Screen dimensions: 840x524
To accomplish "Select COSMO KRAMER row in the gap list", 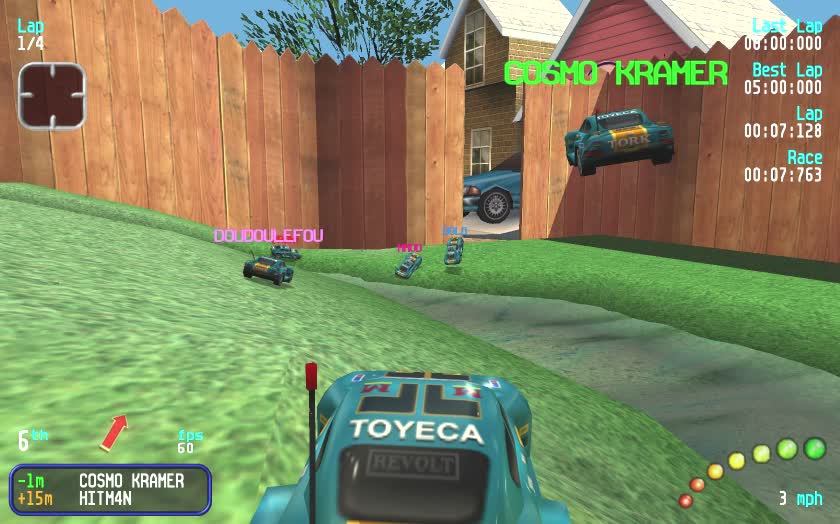I will pos(110,481).
